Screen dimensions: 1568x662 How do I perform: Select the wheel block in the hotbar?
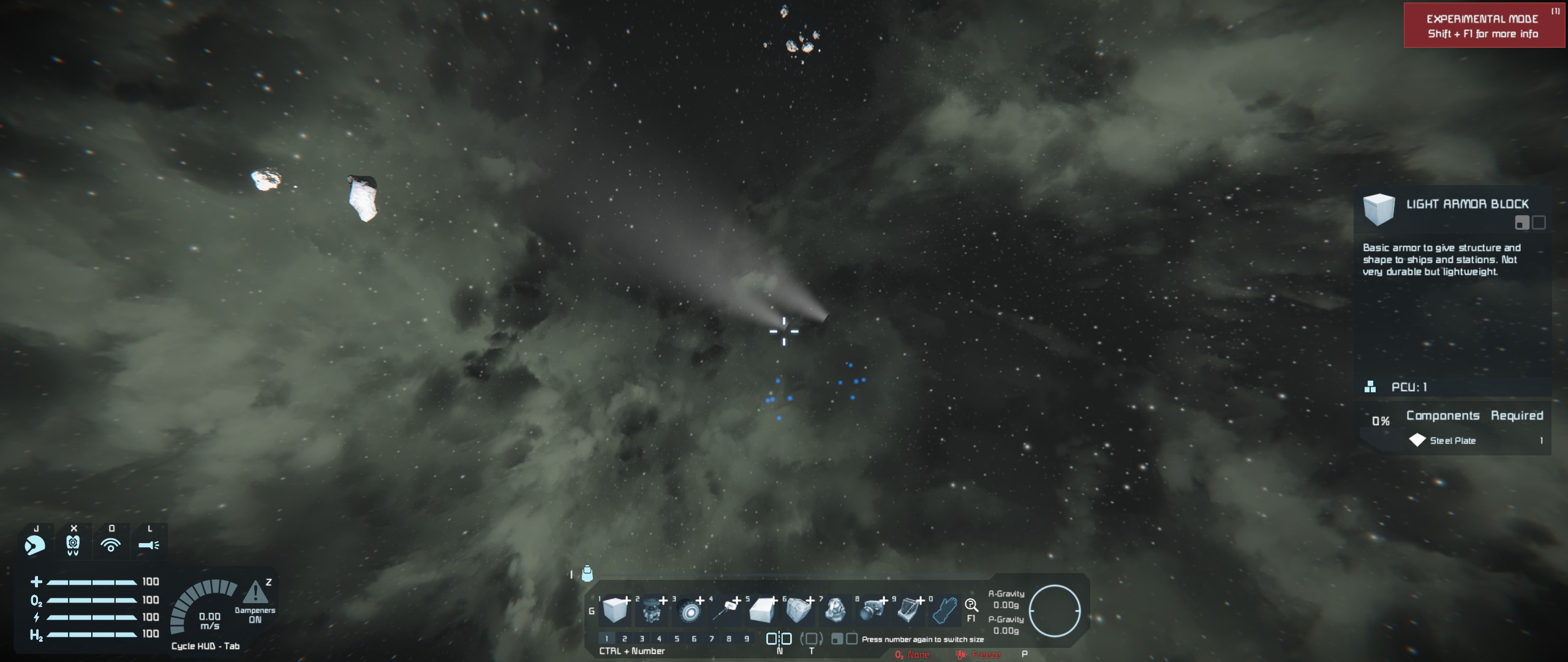click(689, 611)
